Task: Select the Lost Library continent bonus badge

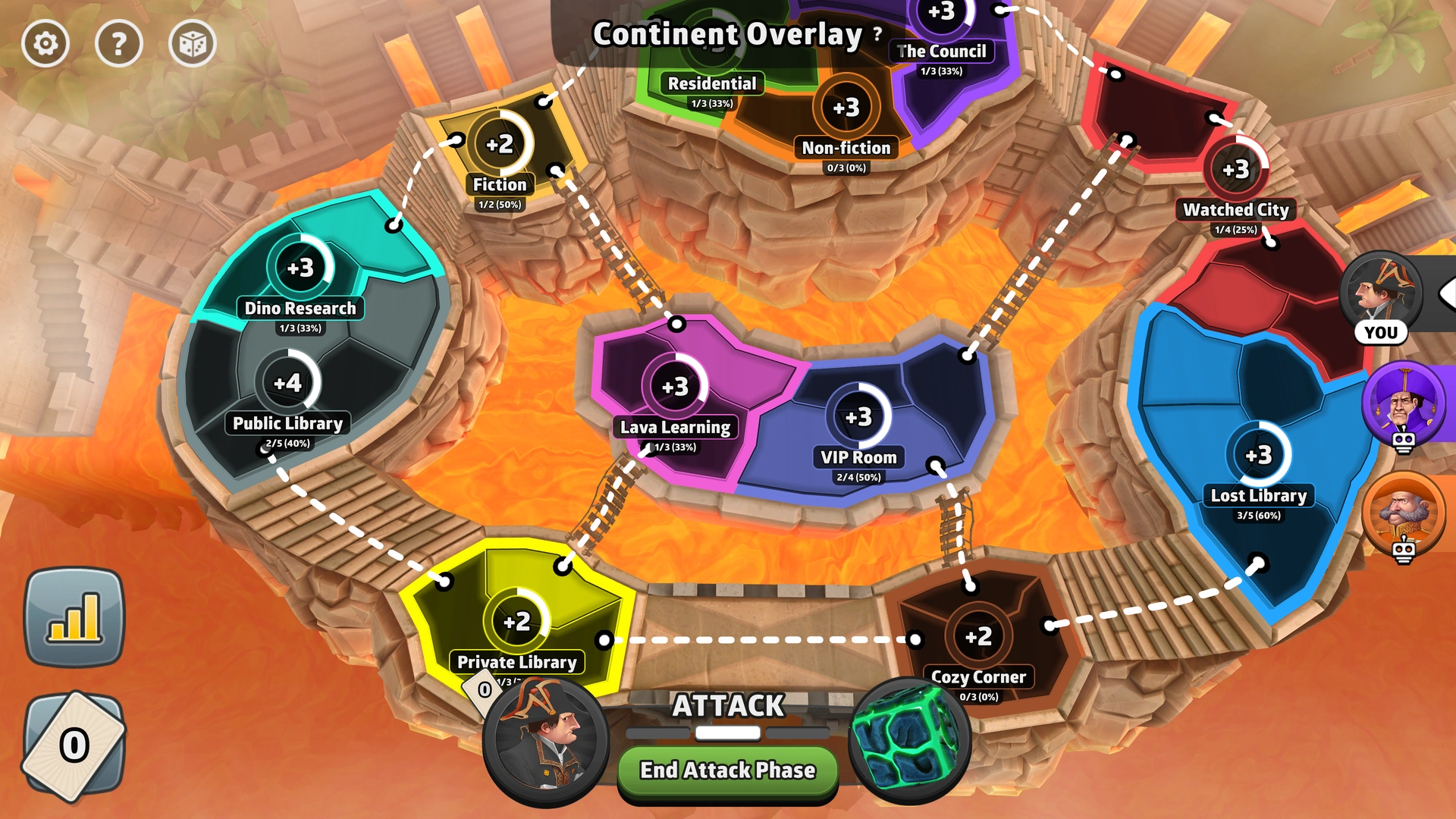Action: coord(1257,456)
